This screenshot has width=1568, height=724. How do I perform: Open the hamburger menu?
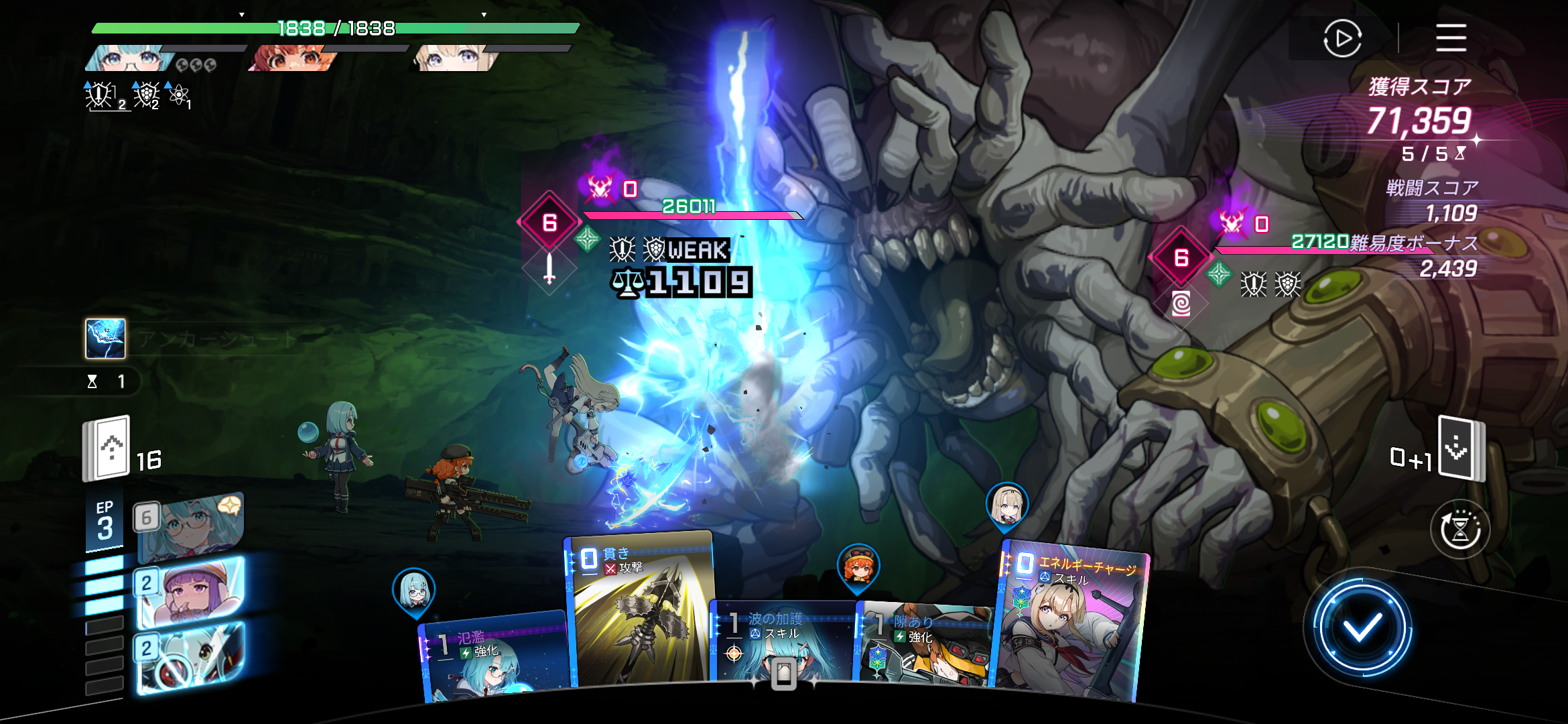[1451, 38]
